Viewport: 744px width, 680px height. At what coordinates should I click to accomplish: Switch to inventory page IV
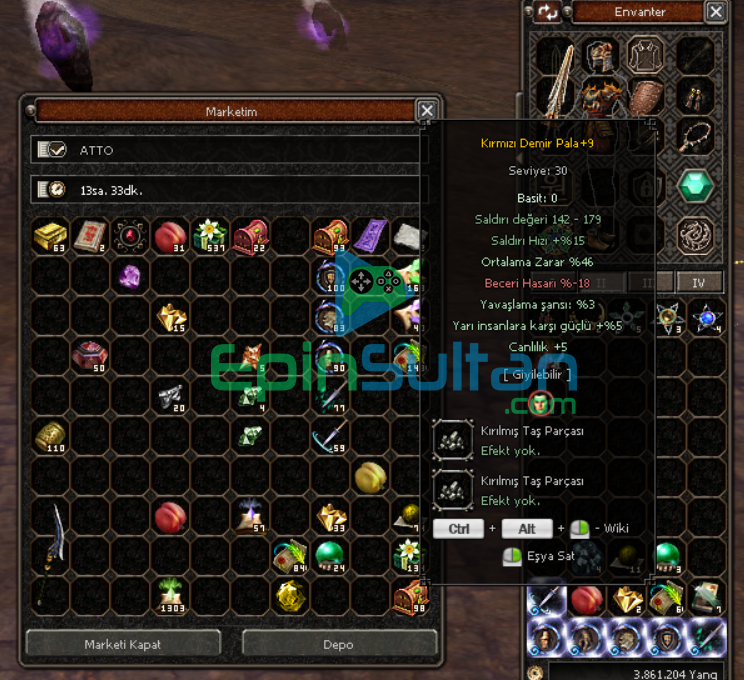[699, 283]
